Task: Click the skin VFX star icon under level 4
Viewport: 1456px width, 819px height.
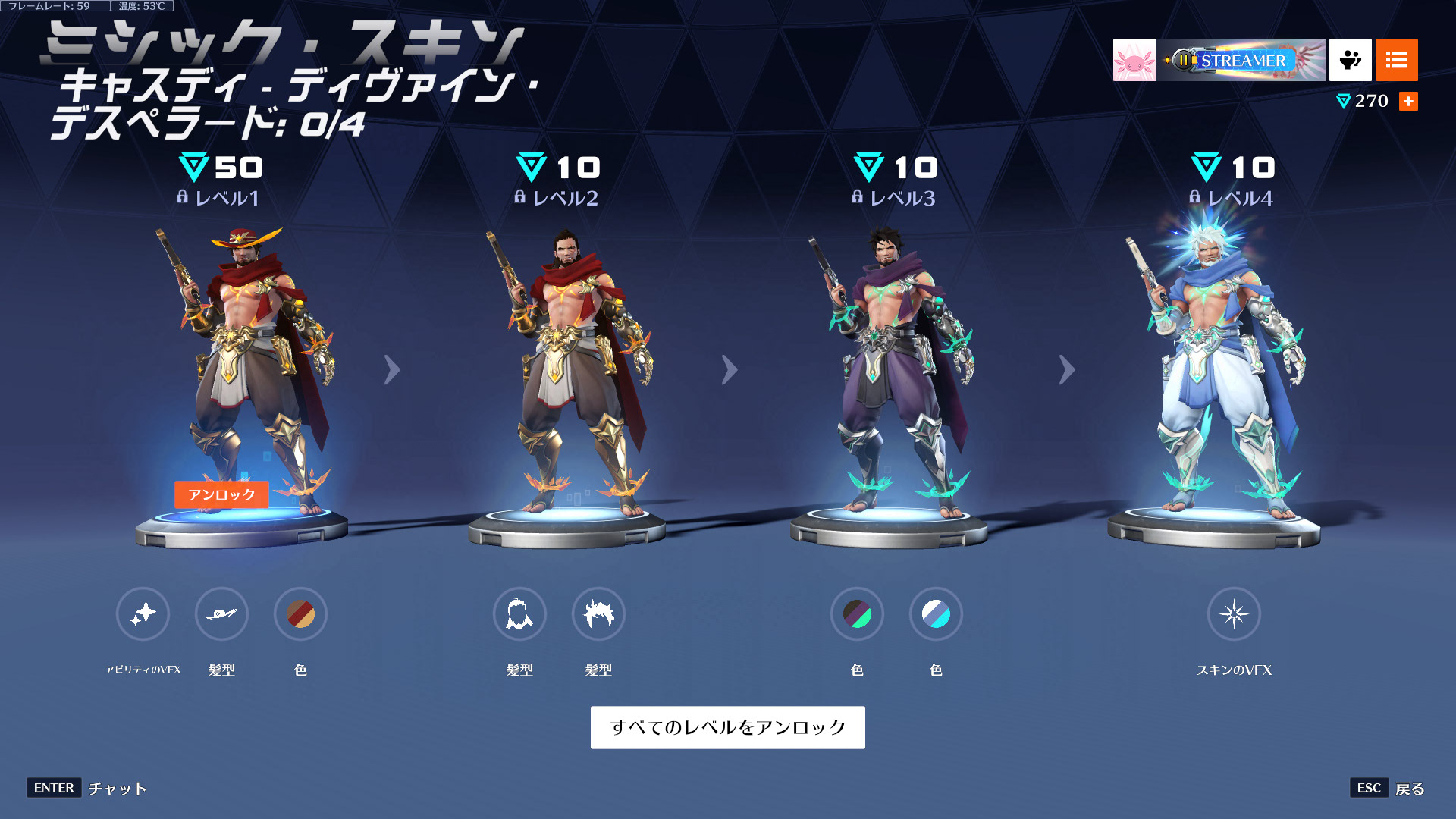Action: pyautogui.click(x=1235, y=615)
